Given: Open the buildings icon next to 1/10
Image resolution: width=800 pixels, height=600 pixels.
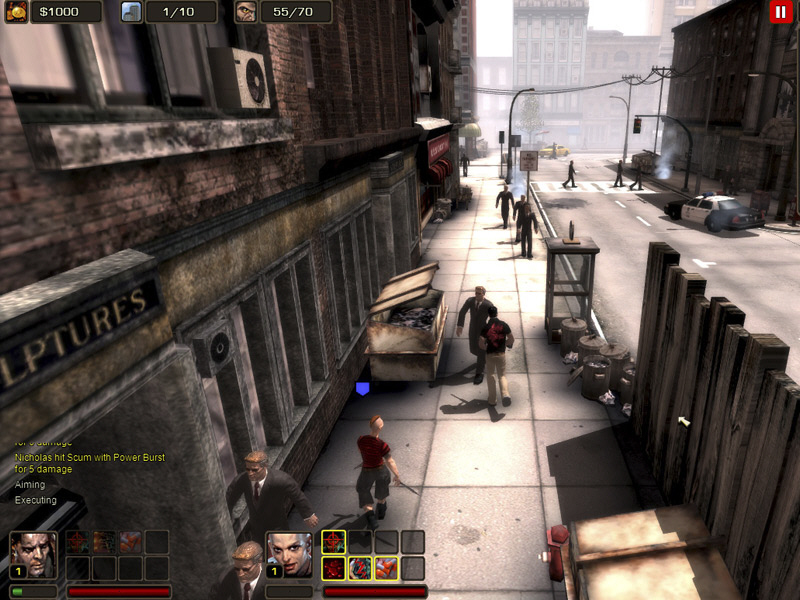Looking at the screenshot, I should (x=132, y=12).
